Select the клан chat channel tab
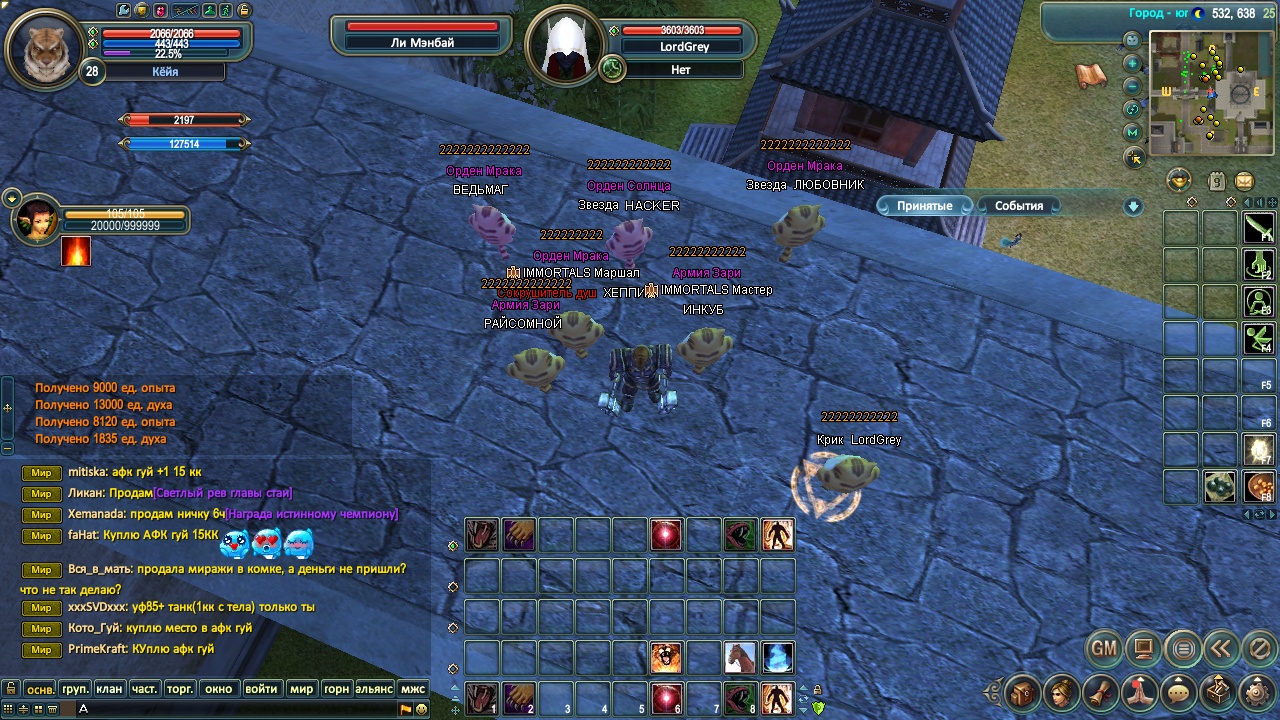Viewport: 1280px width, 720px height. 110,689
